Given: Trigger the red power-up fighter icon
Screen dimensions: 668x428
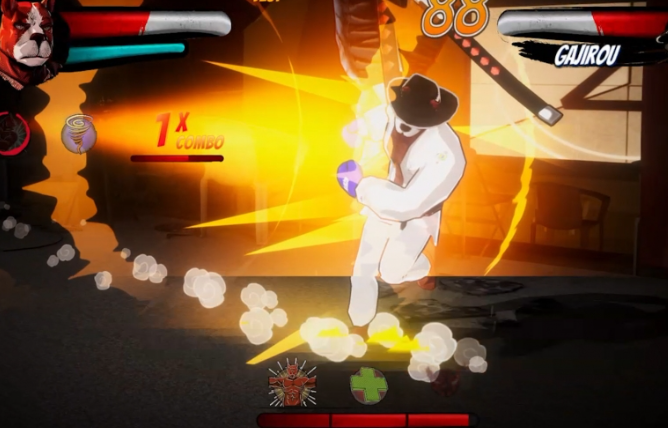Looking at the screenshot, I should click(x=292, y=383).
